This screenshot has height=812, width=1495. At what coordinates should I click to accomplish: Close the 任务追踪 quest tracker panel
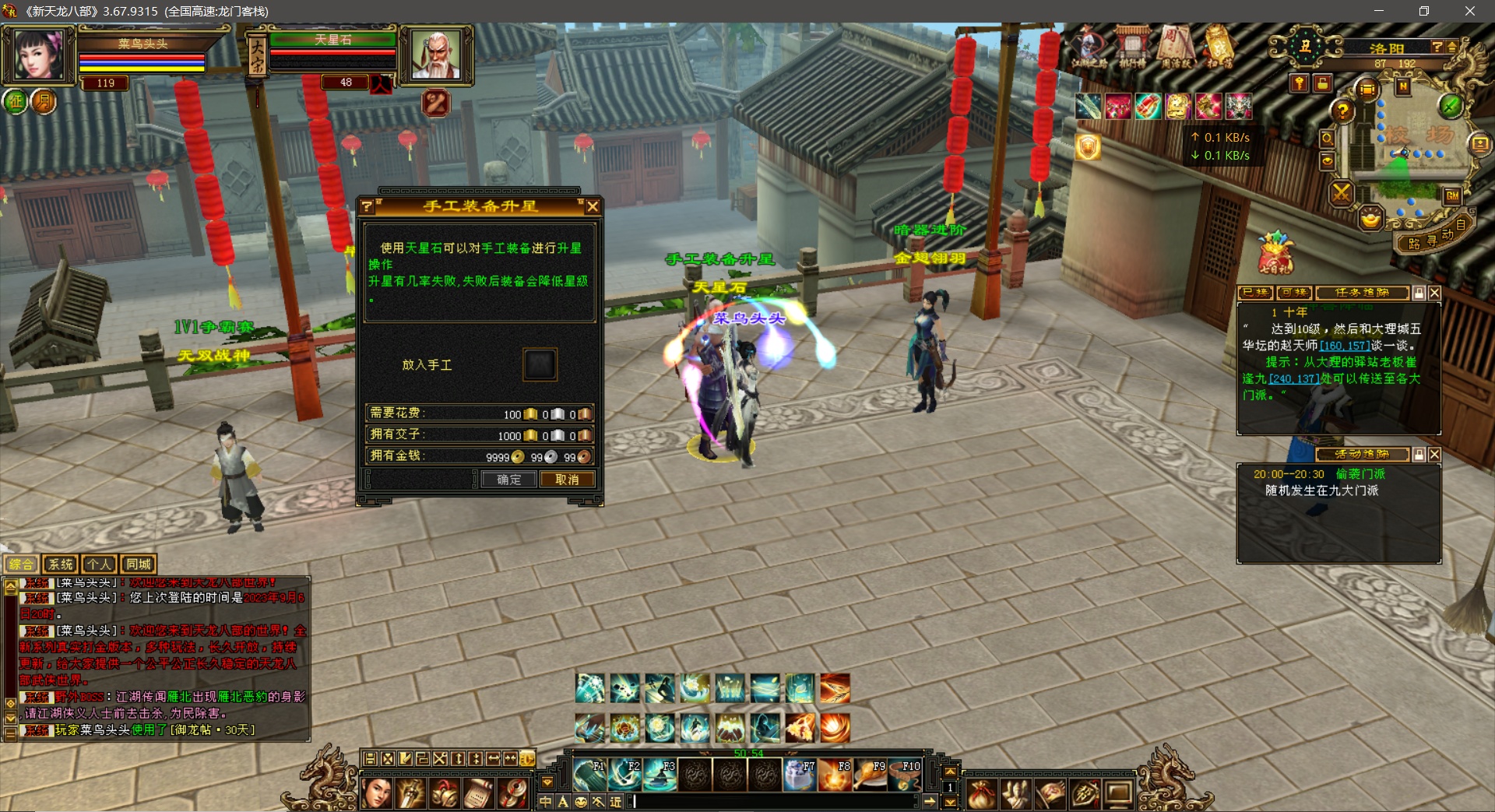pos(1435,293)
